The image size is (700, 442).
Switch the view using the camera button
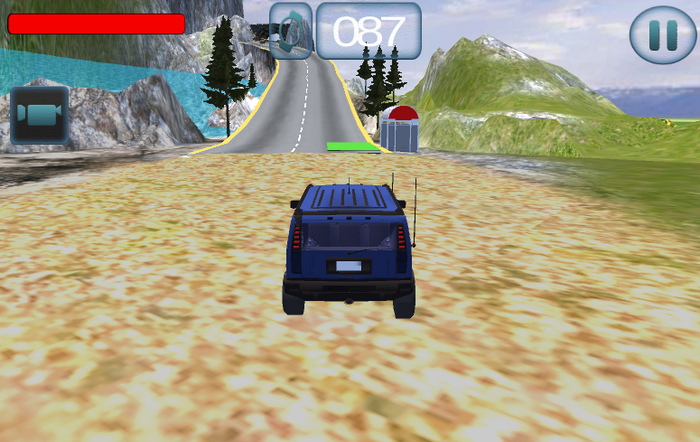40,115
